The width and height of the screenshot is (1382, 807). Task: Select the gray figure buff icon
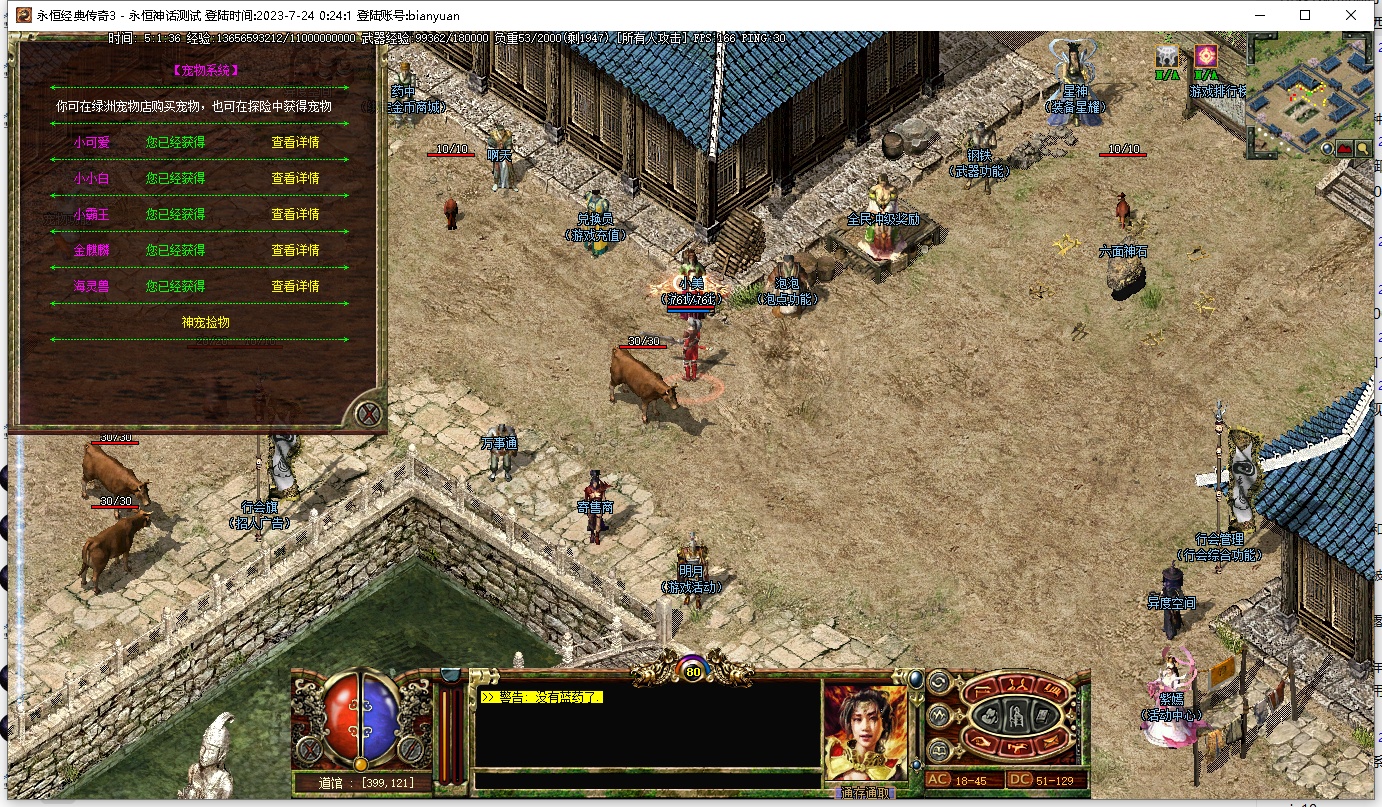[x=1166, y=56]
